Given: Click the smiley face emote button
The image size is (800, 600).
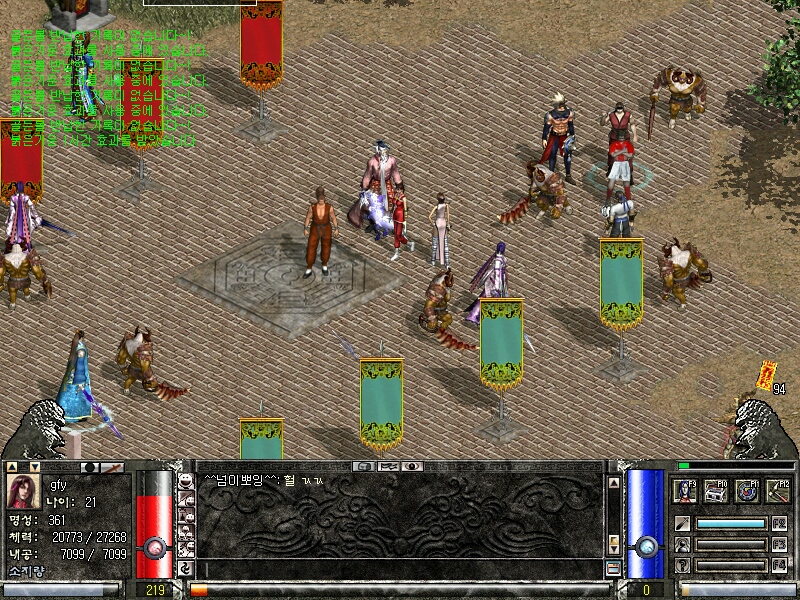Looking at the screenshot, I should [x=185, y=481].
